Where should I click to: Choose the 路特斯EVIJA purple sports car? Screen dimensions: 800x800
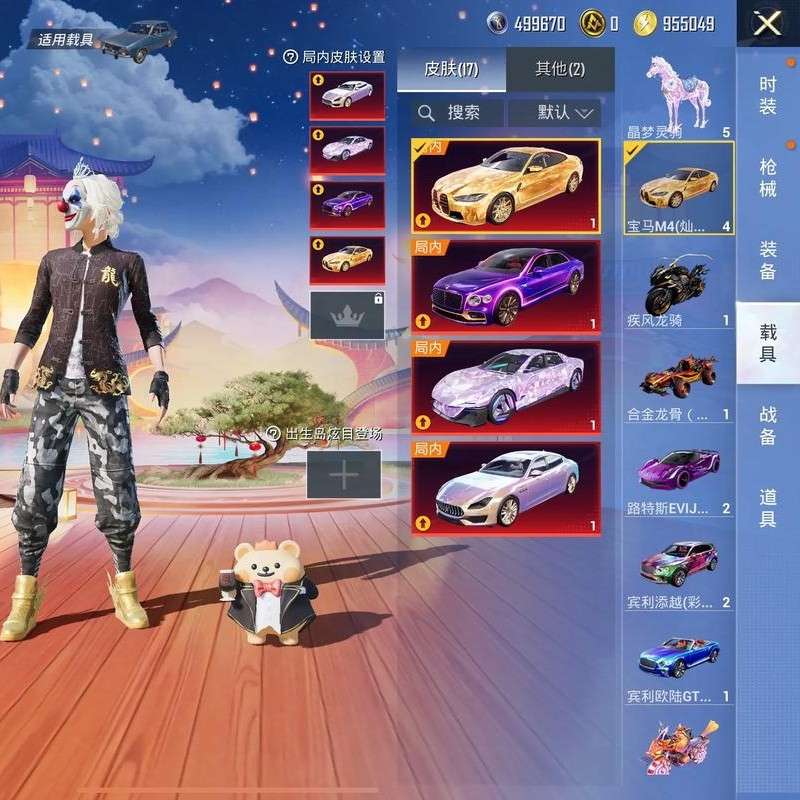[679, 476]
